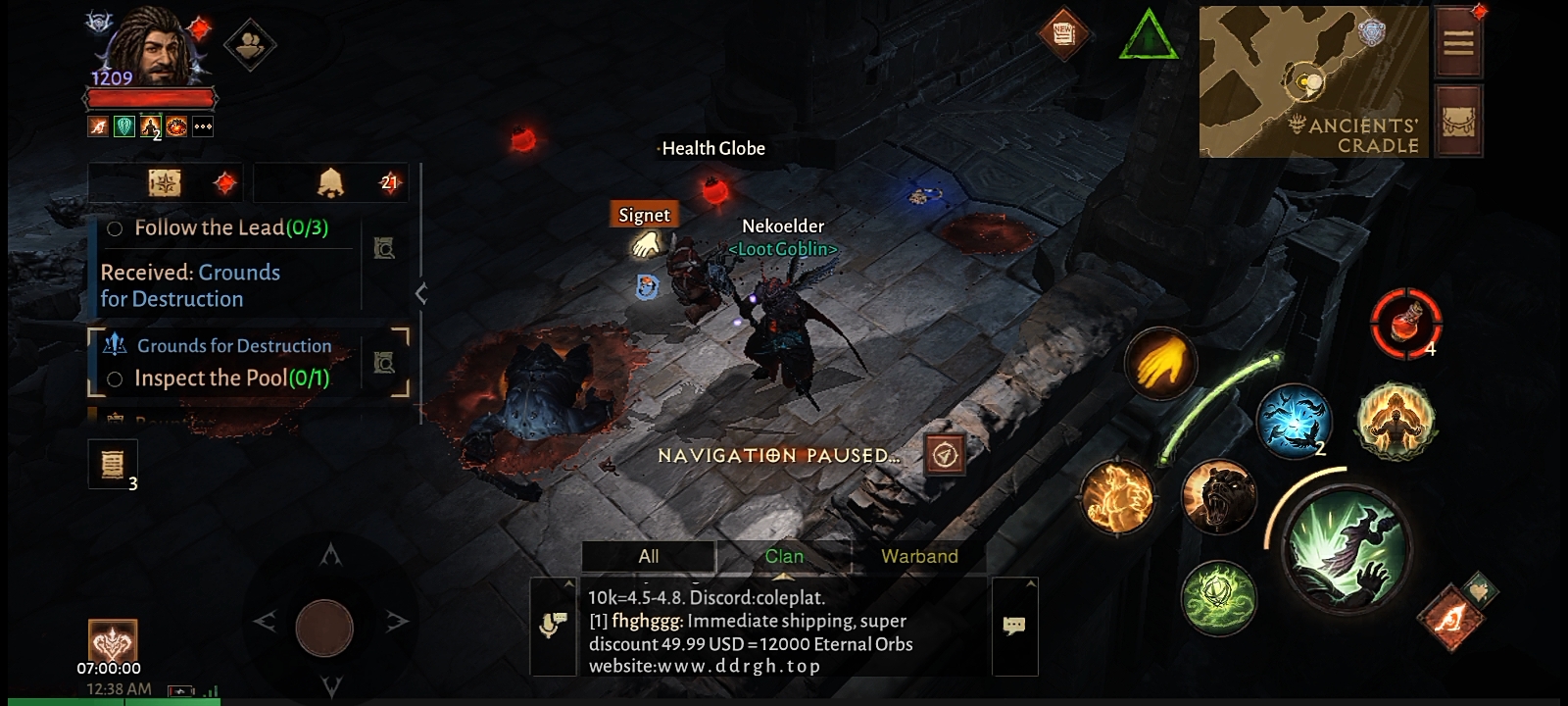This screenshot has height=706, width=1568.
Task: Open the NEW news notice icon
Action: [1063, 34]
